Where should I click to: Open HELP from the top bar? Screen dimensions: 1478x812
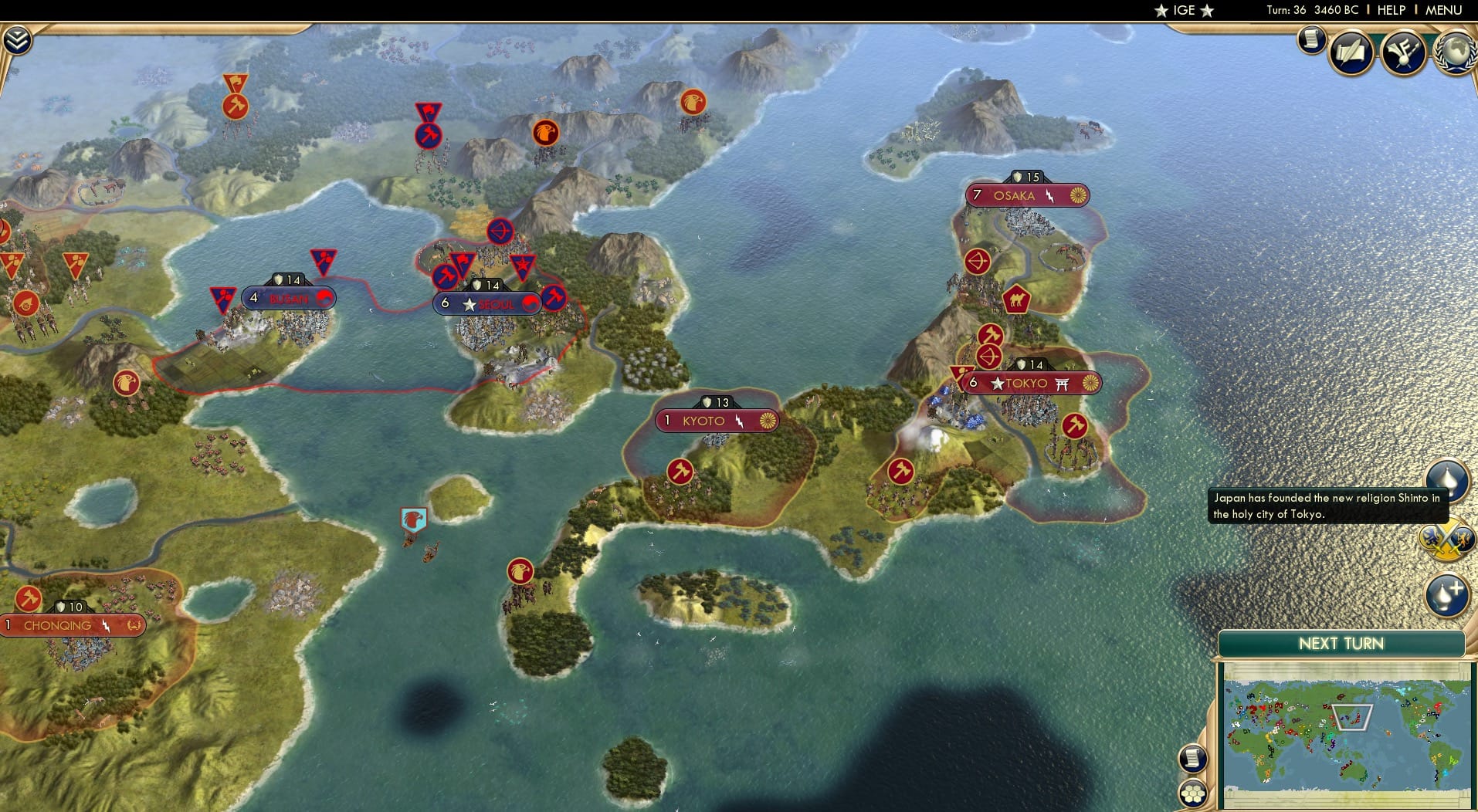(x=1391, y=10)
